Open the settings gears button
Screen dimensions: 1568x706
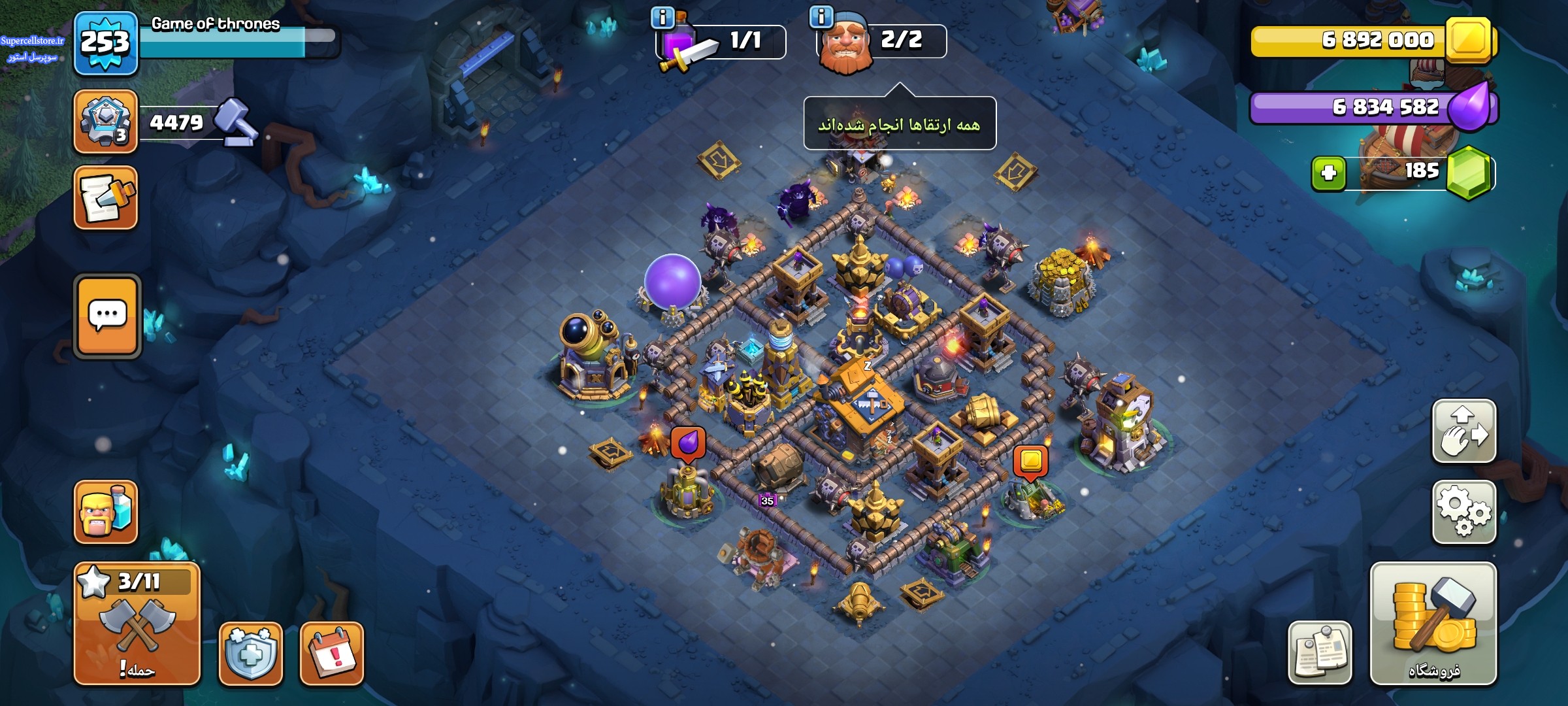pyautogui.click(x=1463, y=512)
